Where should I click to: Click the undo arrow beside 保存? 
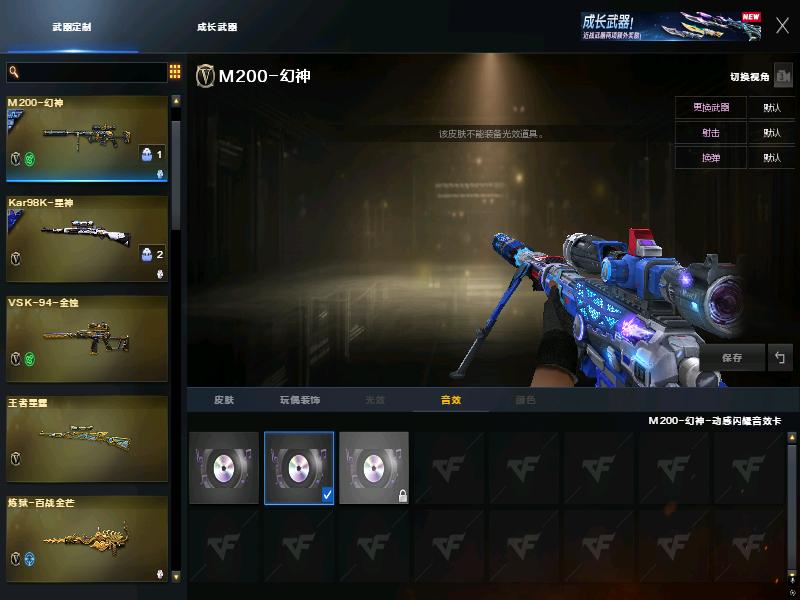click(x=780, y=357)
